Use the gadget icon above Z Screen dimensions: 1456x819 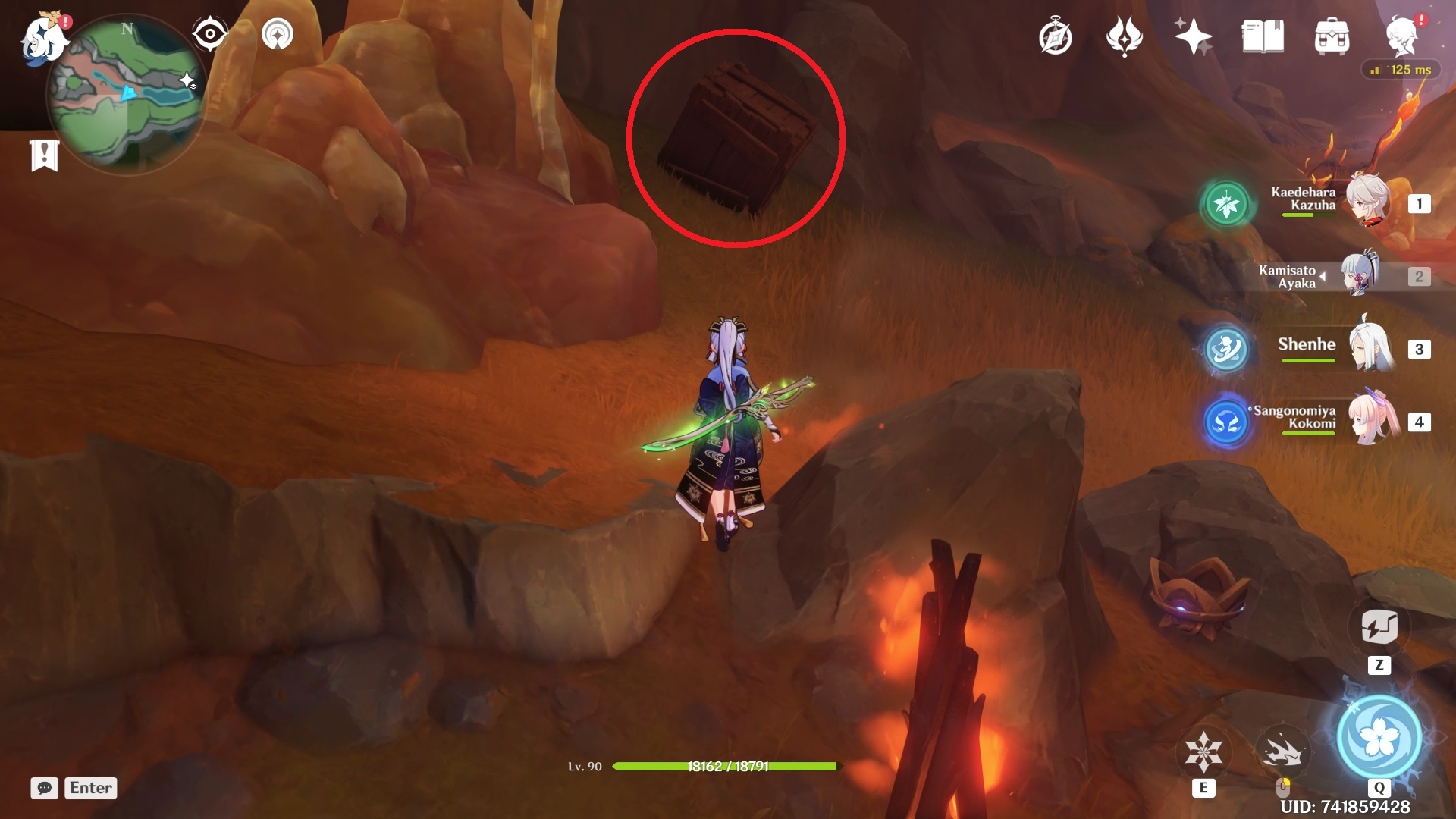1379,626
